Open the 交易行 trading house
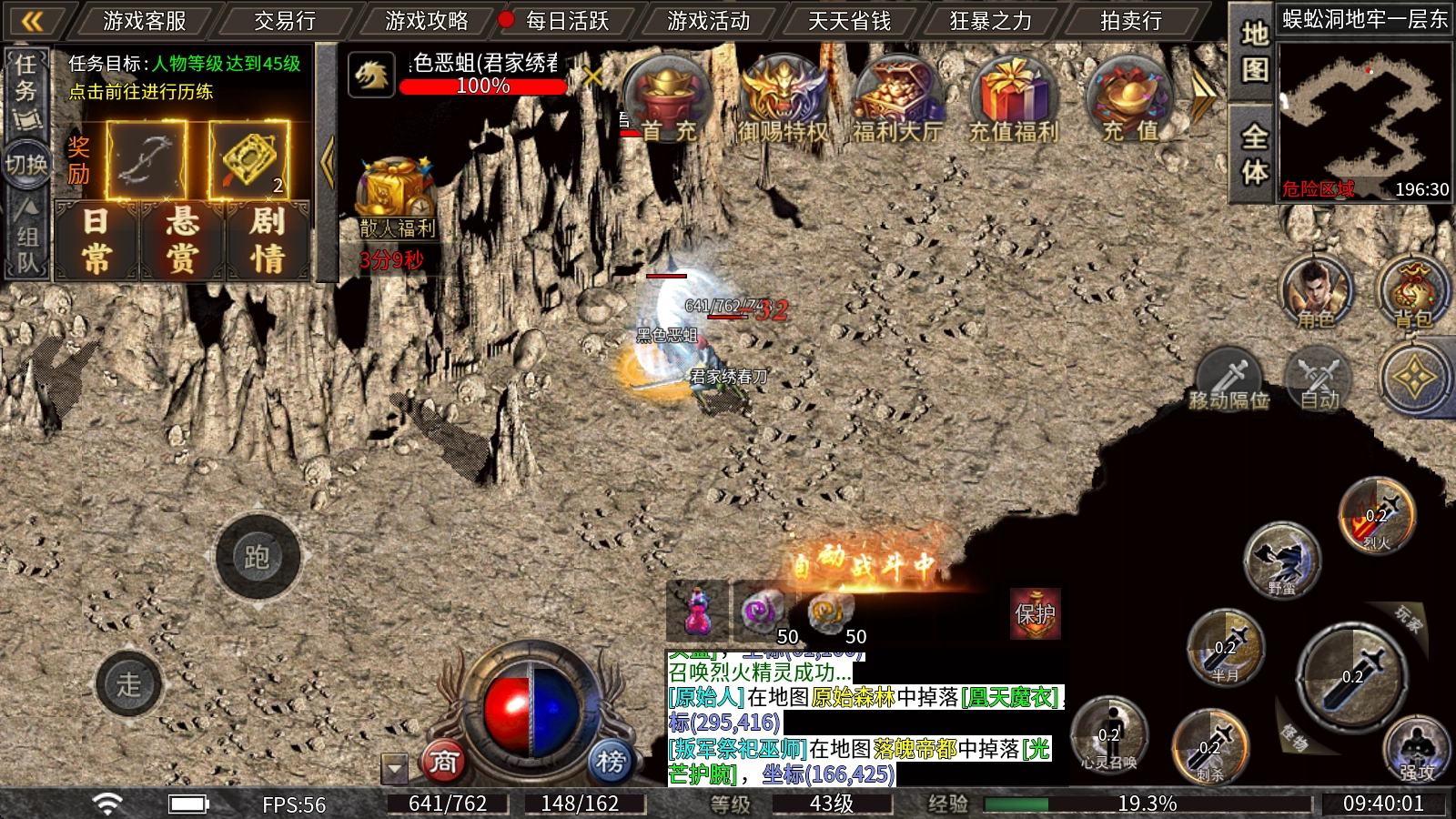The image size is (1456, 819). 284,20
